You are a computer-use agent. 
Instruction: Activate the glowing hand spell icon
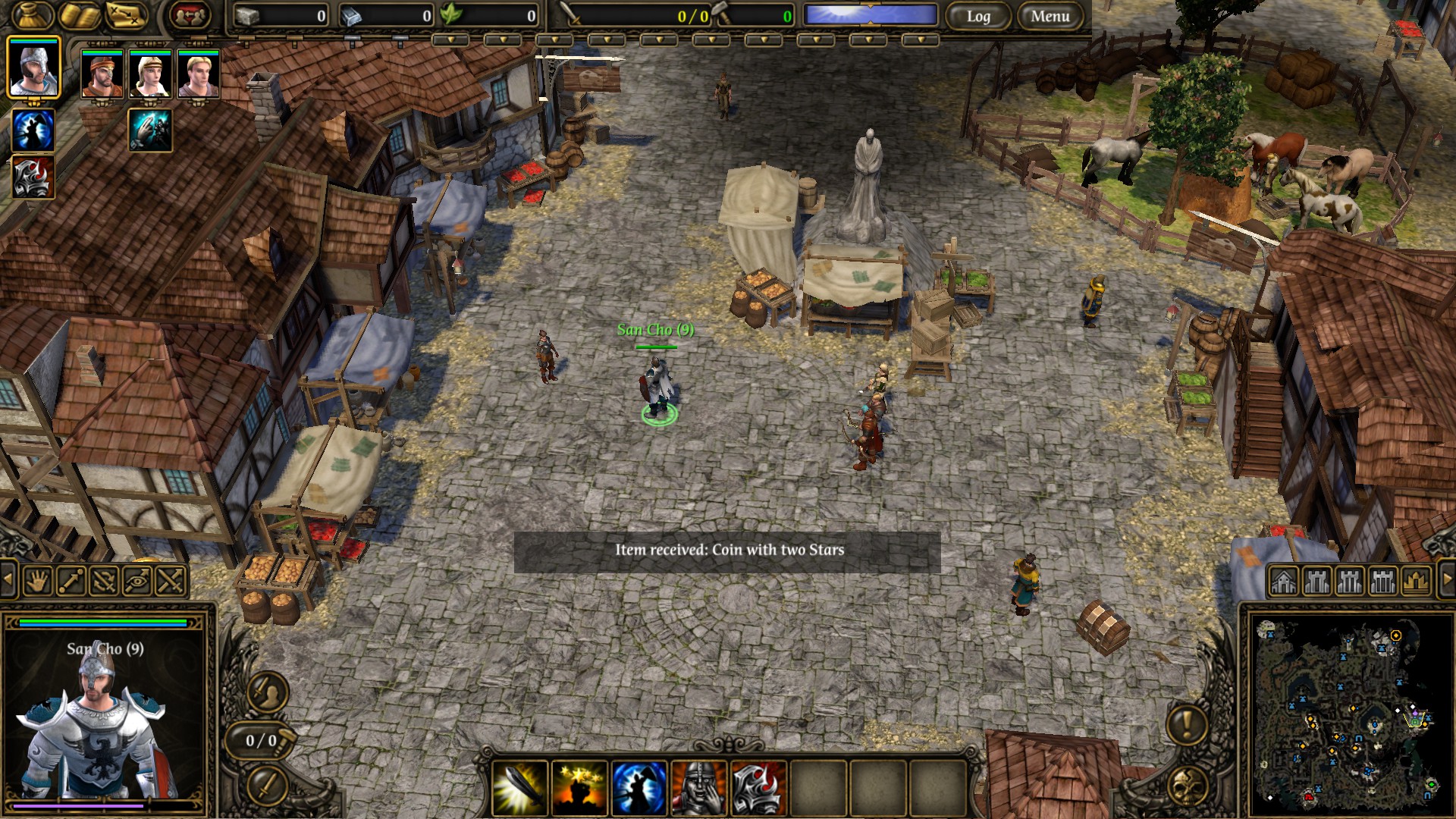[150, 130]
